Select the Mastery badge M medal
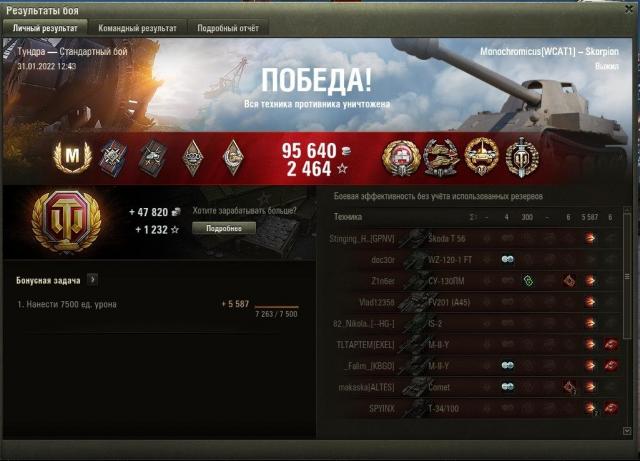Screen dimensions: 640x461 click(71, 155)
